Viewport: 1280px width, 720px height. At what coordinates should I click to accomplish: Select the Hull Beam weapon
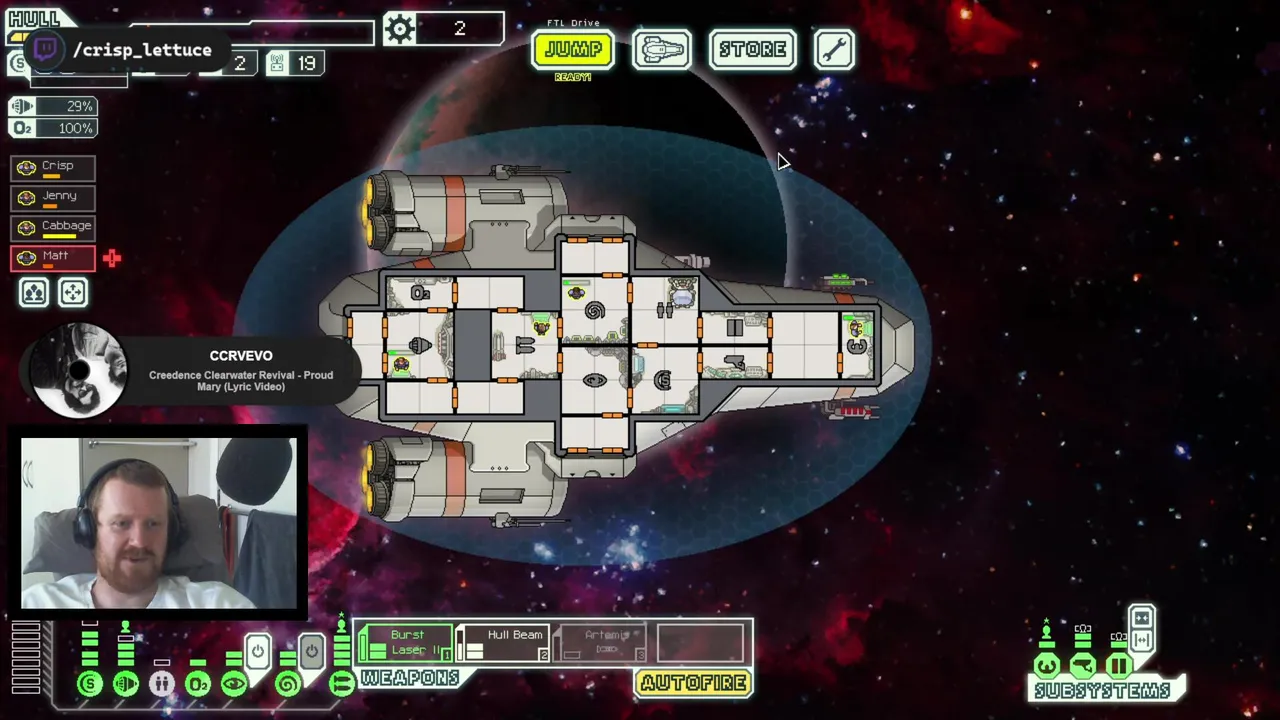pos(503,643)
